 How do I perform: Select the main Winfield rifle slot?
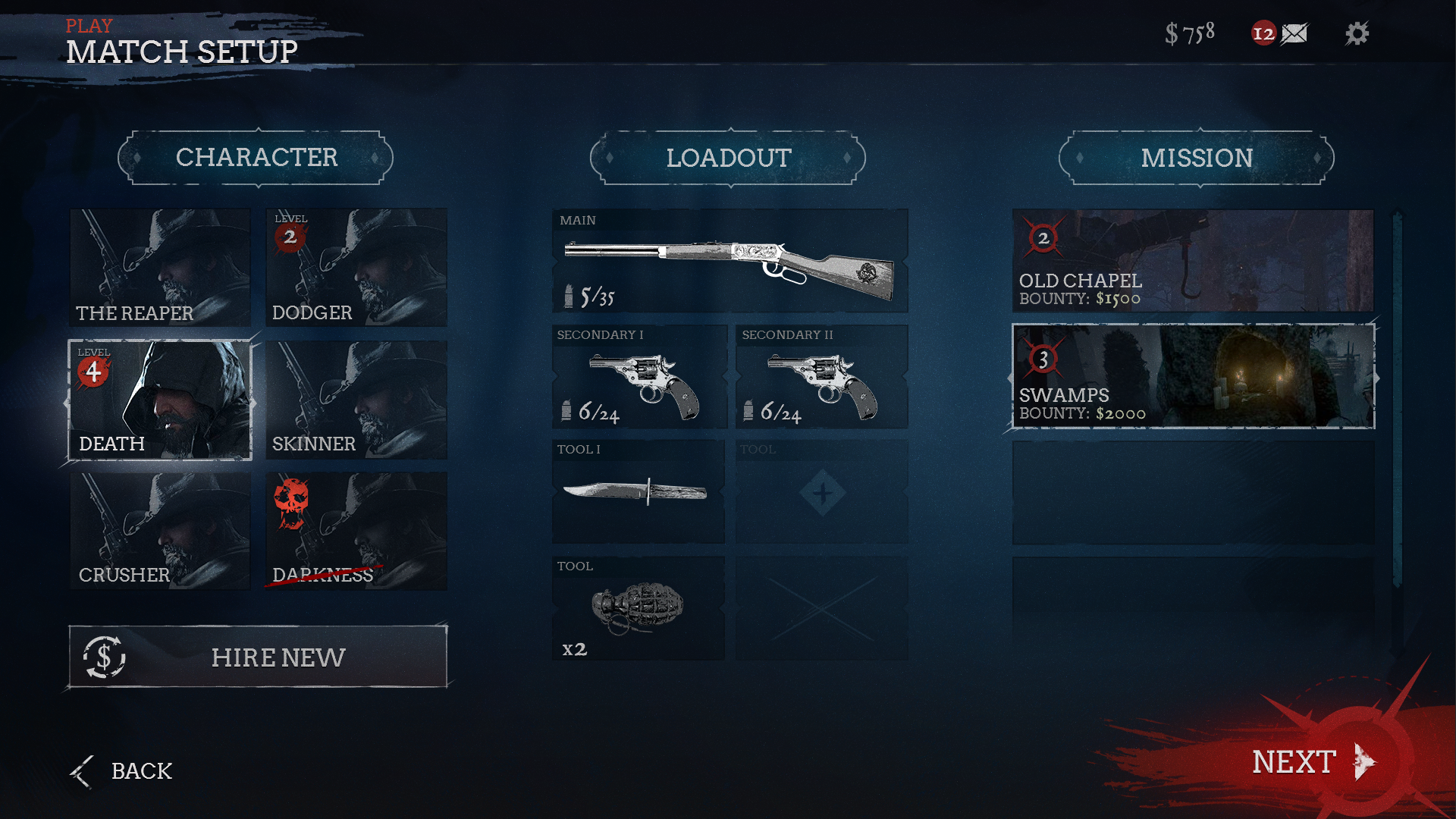(x=728, y=262)
